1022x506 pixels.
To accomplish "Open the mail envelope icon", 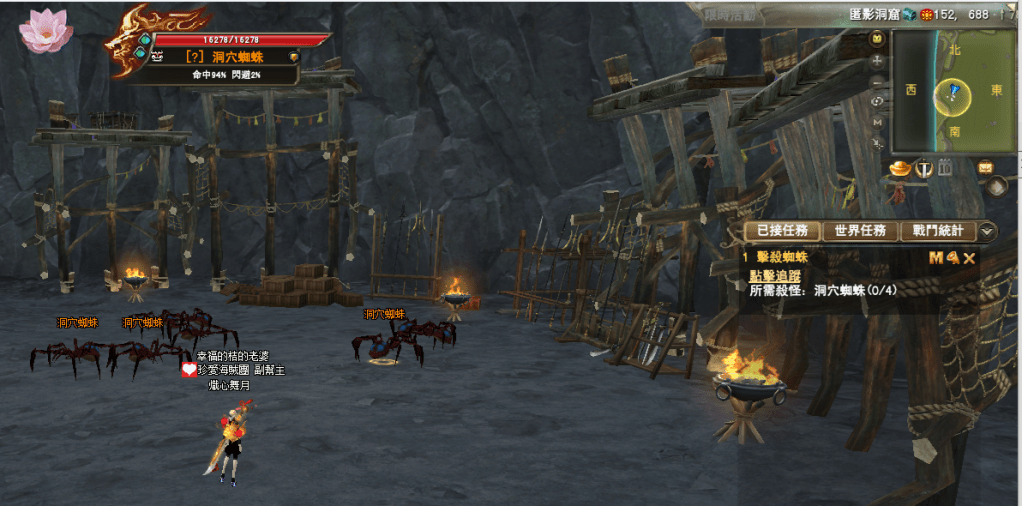I will 985,168.
